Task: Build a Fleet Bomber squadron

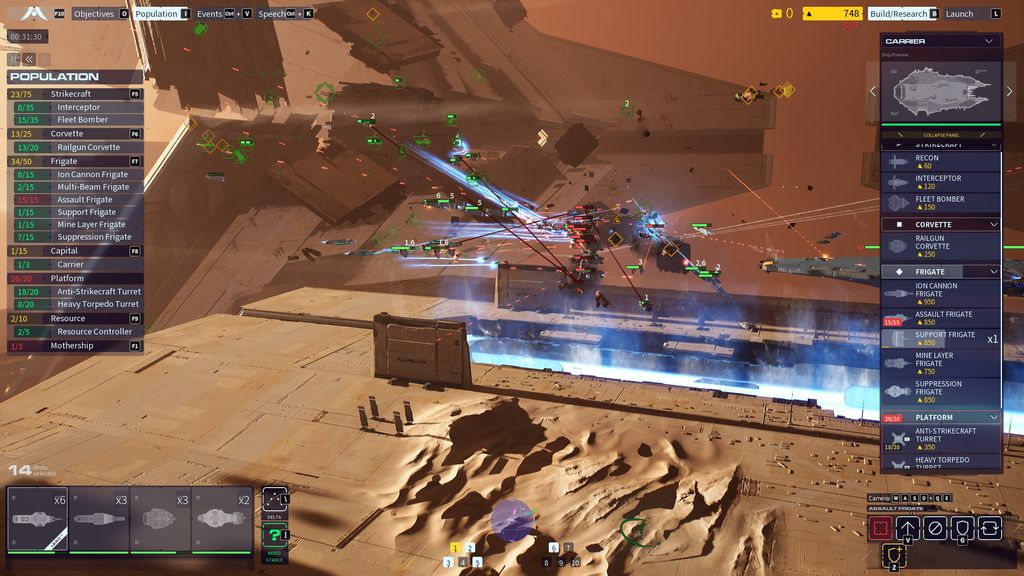Action: (x=940, y=203)
